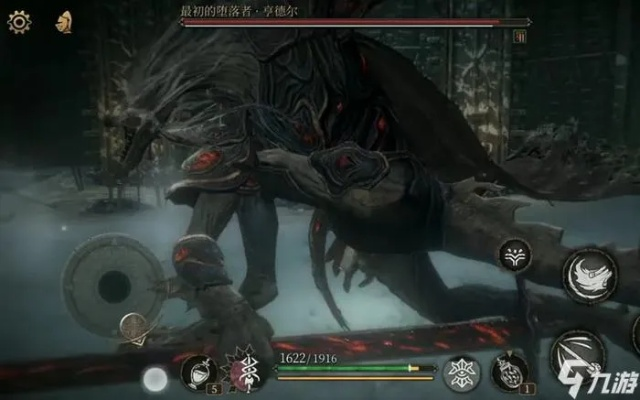
Task: Use the grenade item with count 1
Action: [510, 372]
